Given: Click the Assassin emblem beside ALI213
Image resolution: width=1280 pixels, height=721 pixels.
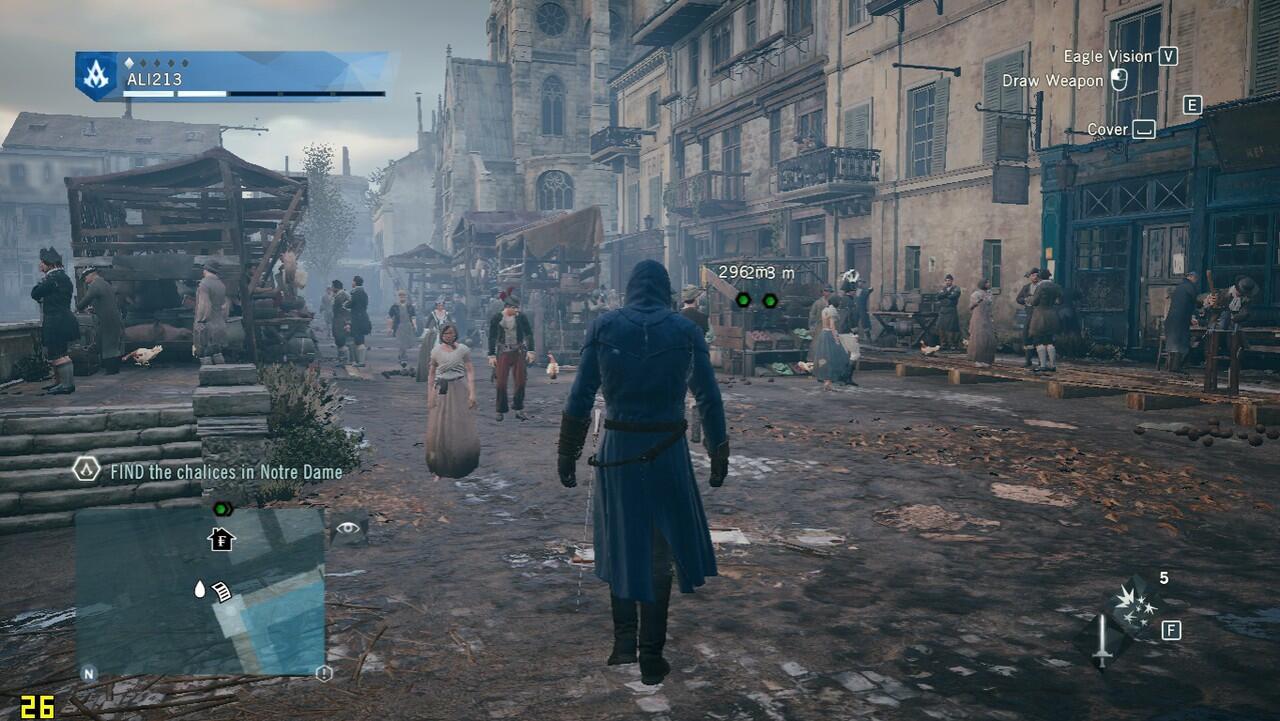Looking at the screenshot, I should pyautogui.click(x=97, y=76).
